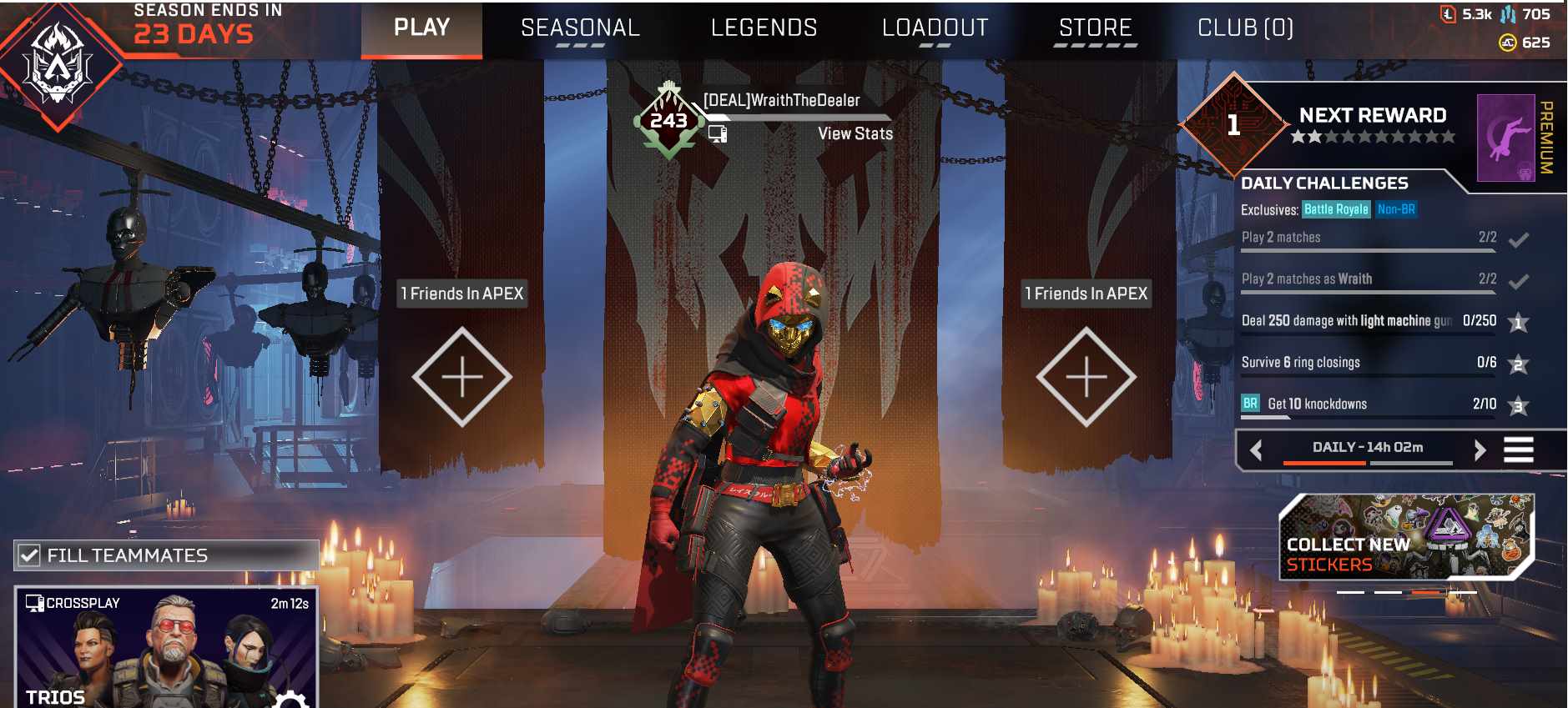1568x708 pixels.
Task: Open the STORE menu
Action: coord(1095,27)
